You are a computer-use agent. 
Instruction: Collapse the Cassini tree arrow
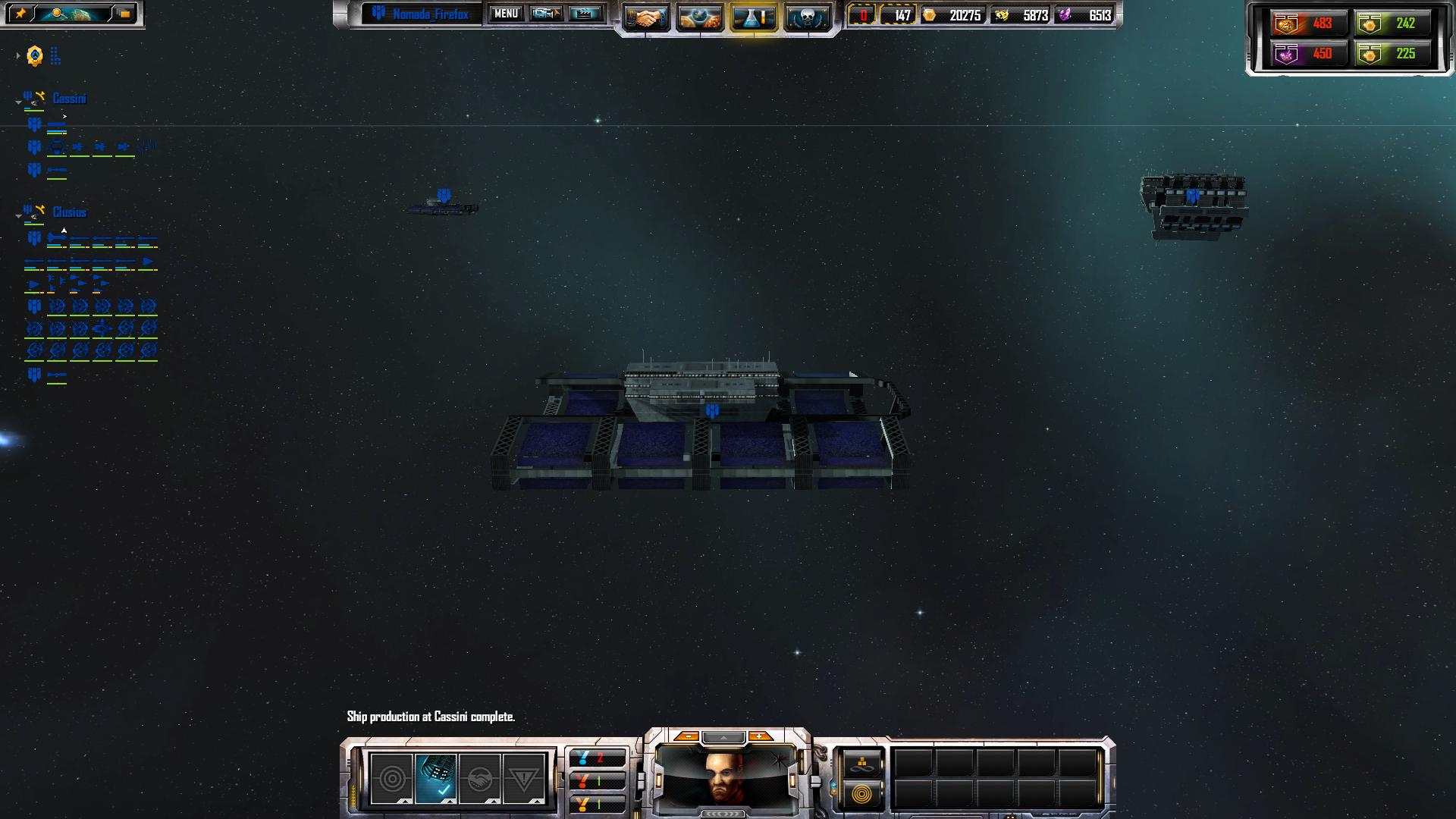coord(18,102)
